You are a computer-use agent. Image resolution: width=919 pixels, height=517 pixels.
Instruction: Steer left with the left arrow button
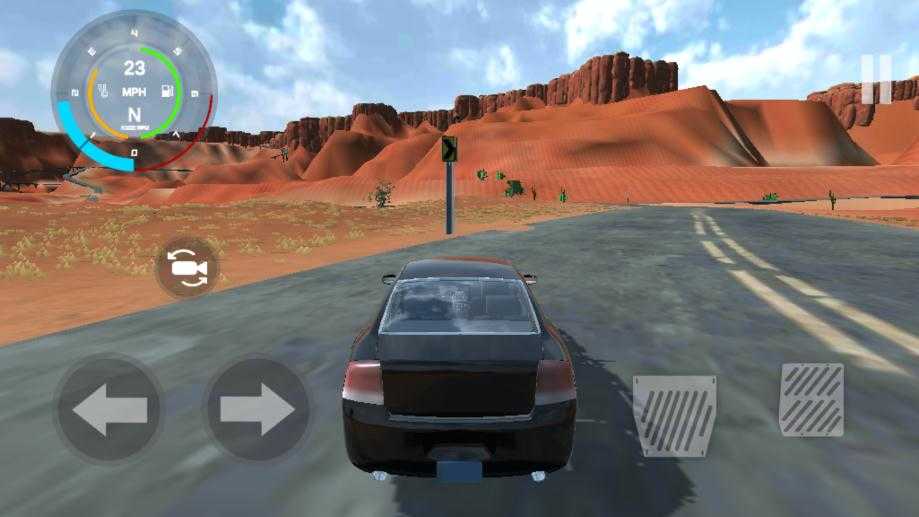click(109, 408)
